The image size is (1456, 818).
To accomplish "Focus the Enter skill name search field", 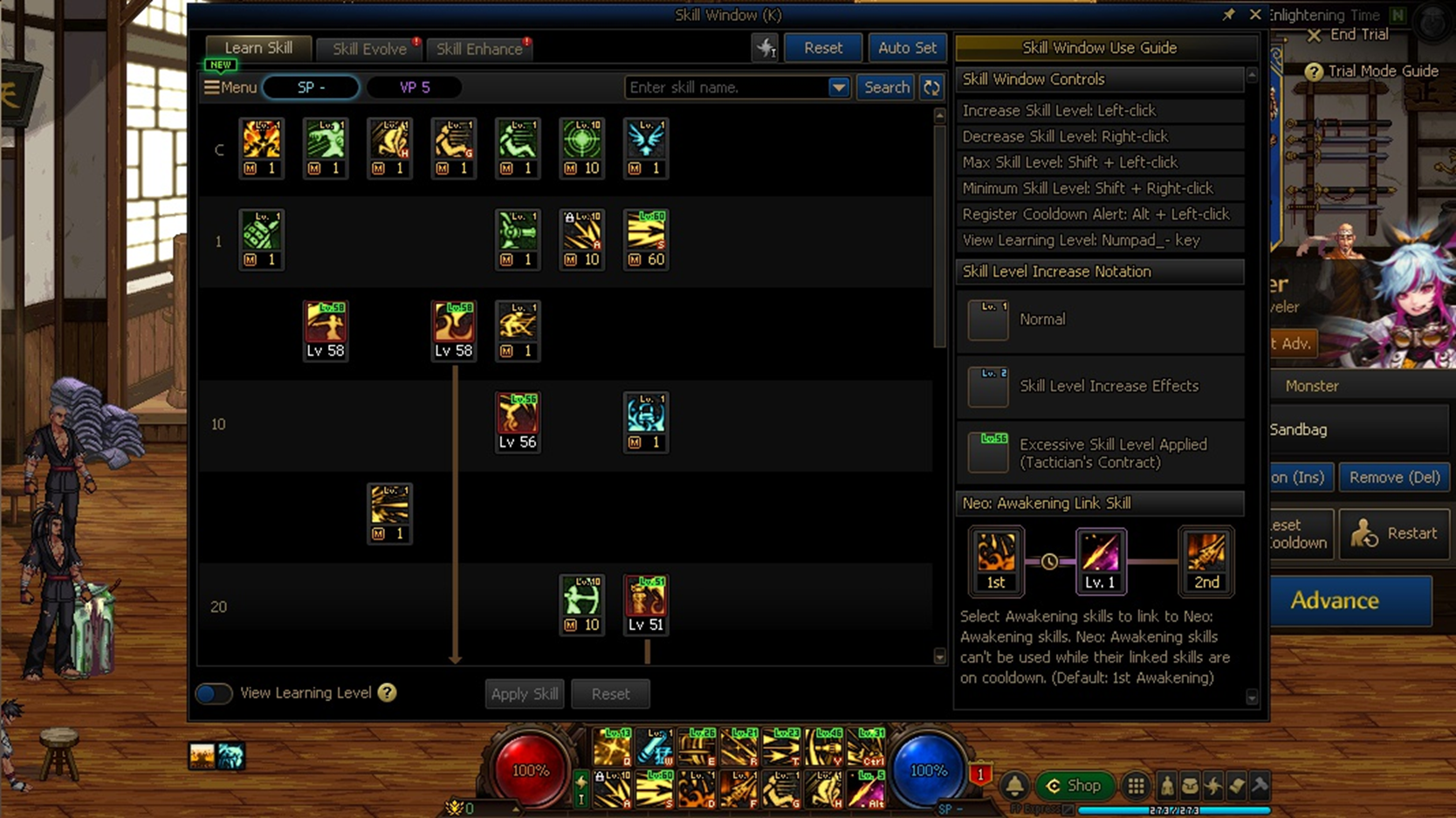I will (x=726, y=87).
